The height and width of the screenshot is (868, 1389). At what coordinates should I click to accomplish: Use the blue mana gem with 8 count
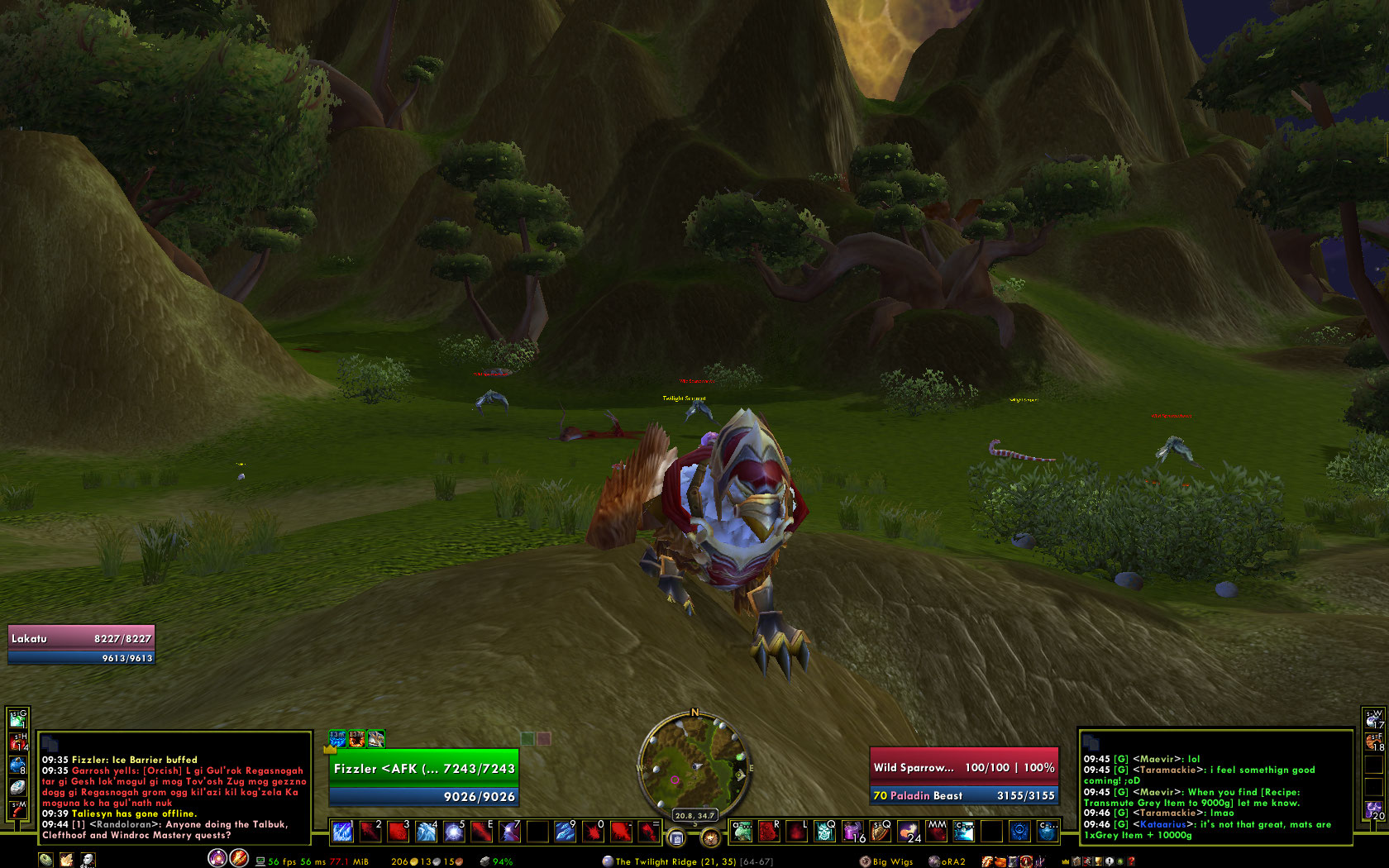pos(17,765)
